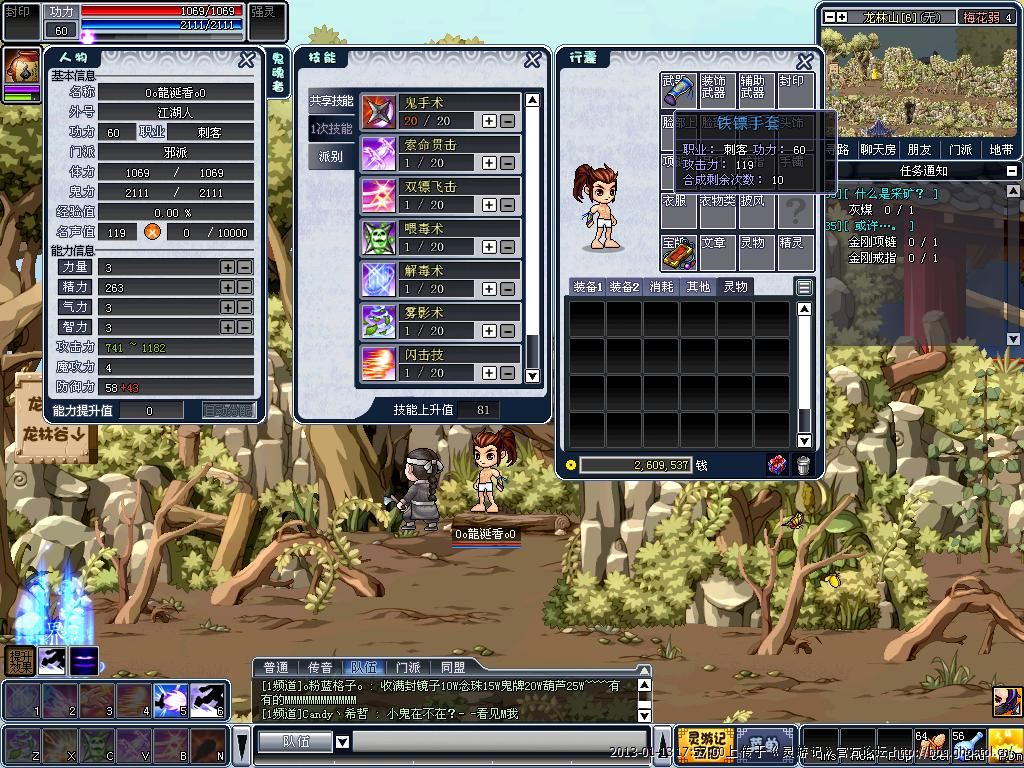Switch to the 装备1 inventory tab

coord(587,287)
